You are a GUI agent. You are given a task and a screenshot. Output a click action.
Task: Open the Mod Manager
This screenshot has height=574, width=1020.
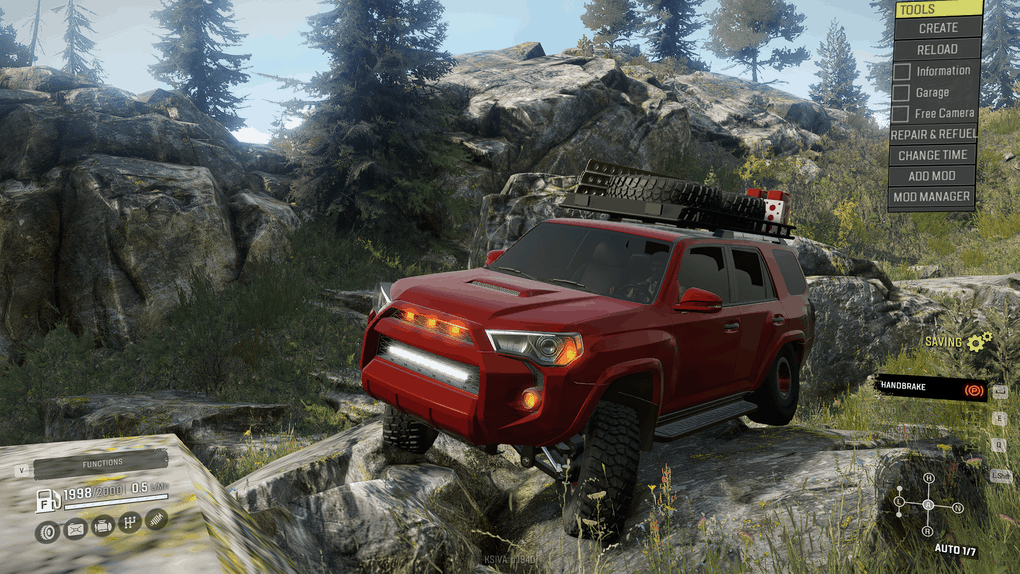(933, 197)
